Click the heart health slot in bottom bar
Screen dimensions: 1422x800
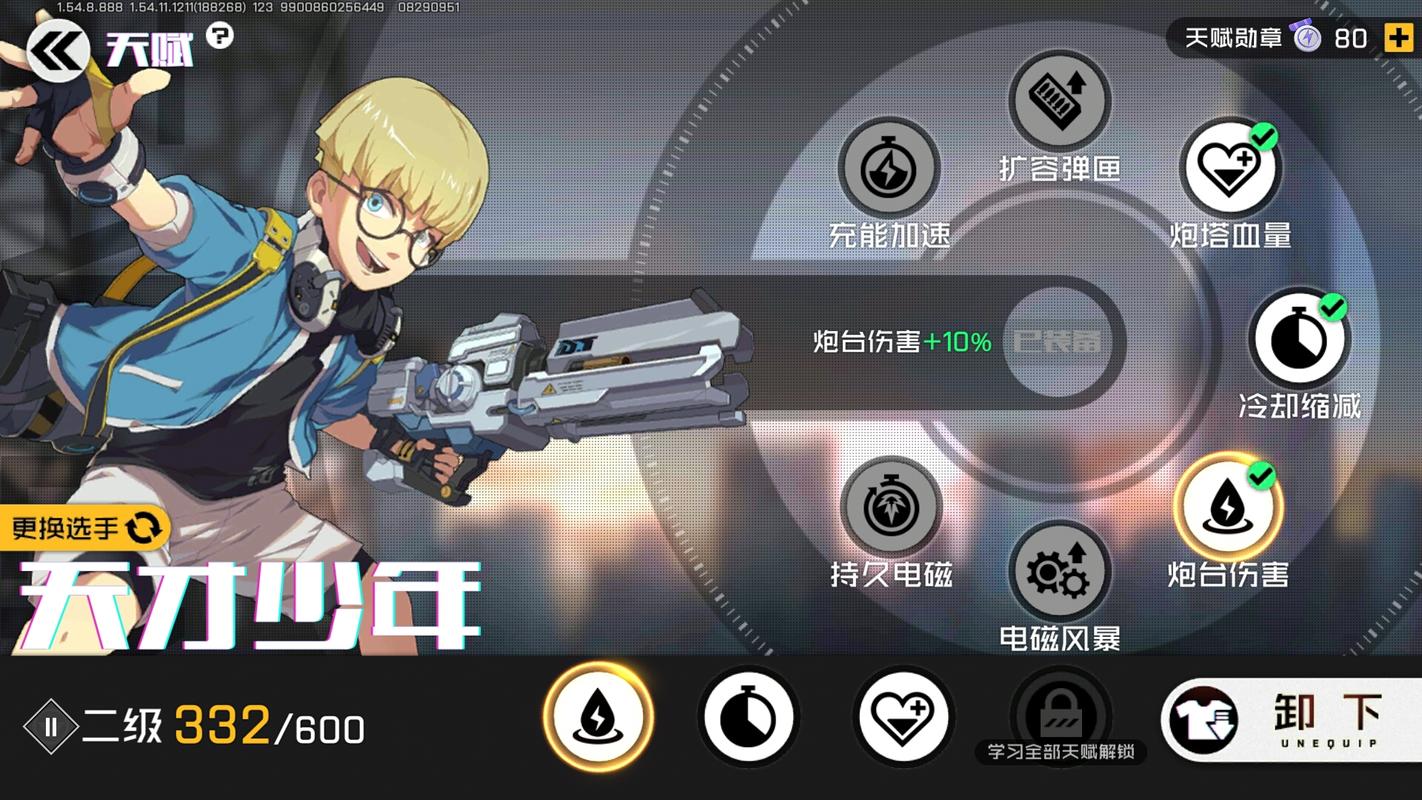point(902,717)
